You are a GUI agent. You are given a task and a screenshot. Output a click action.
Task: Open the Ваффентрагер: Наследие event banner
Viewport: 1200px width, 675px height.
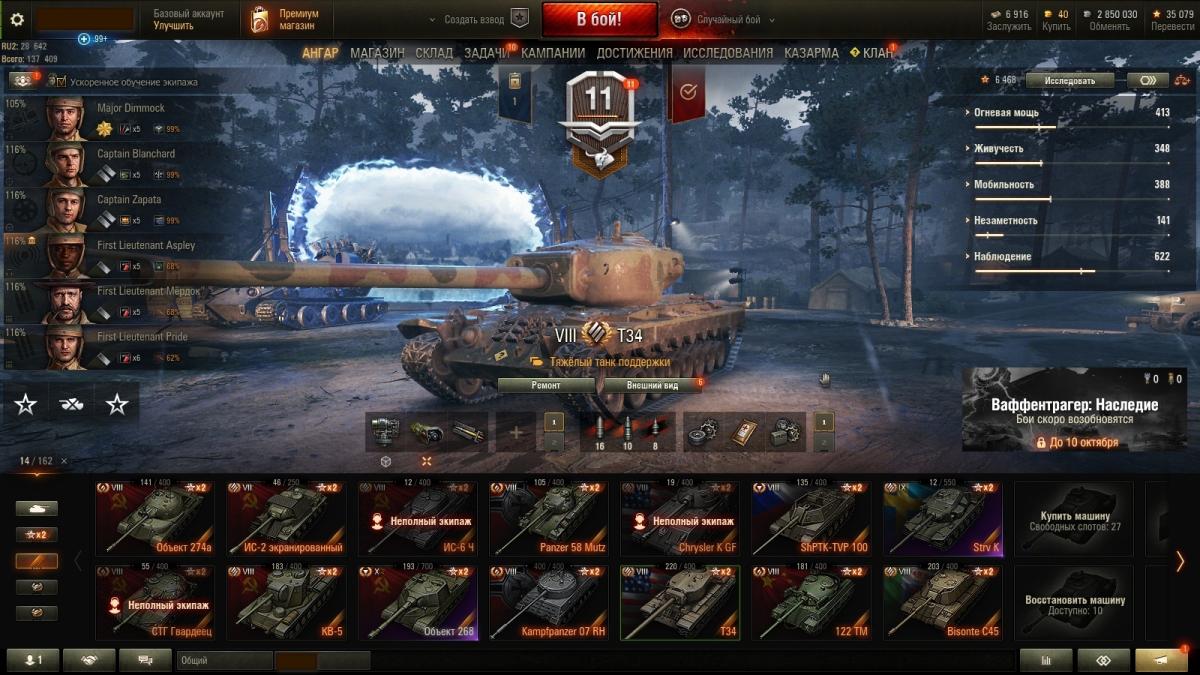(x=1074, y=410)
